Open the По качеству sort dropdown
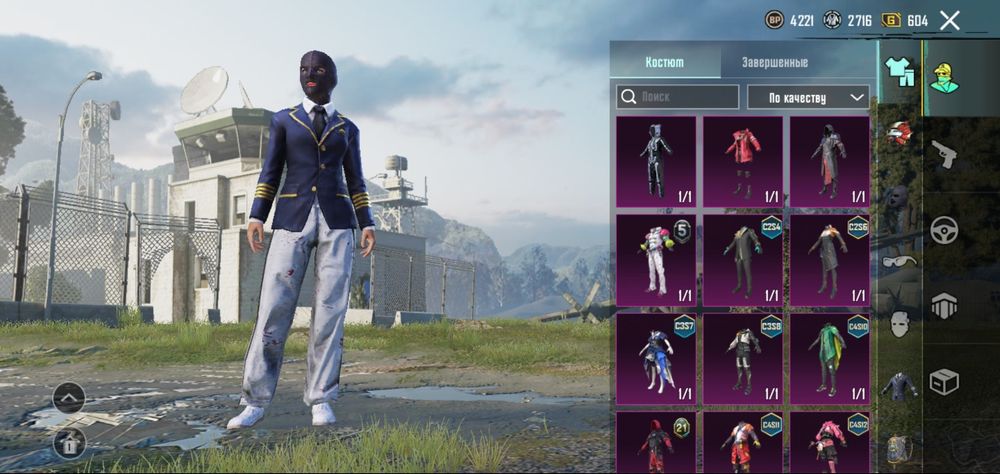The height and width of the screenshot is (474, 1000). click(x=808, y=97)
